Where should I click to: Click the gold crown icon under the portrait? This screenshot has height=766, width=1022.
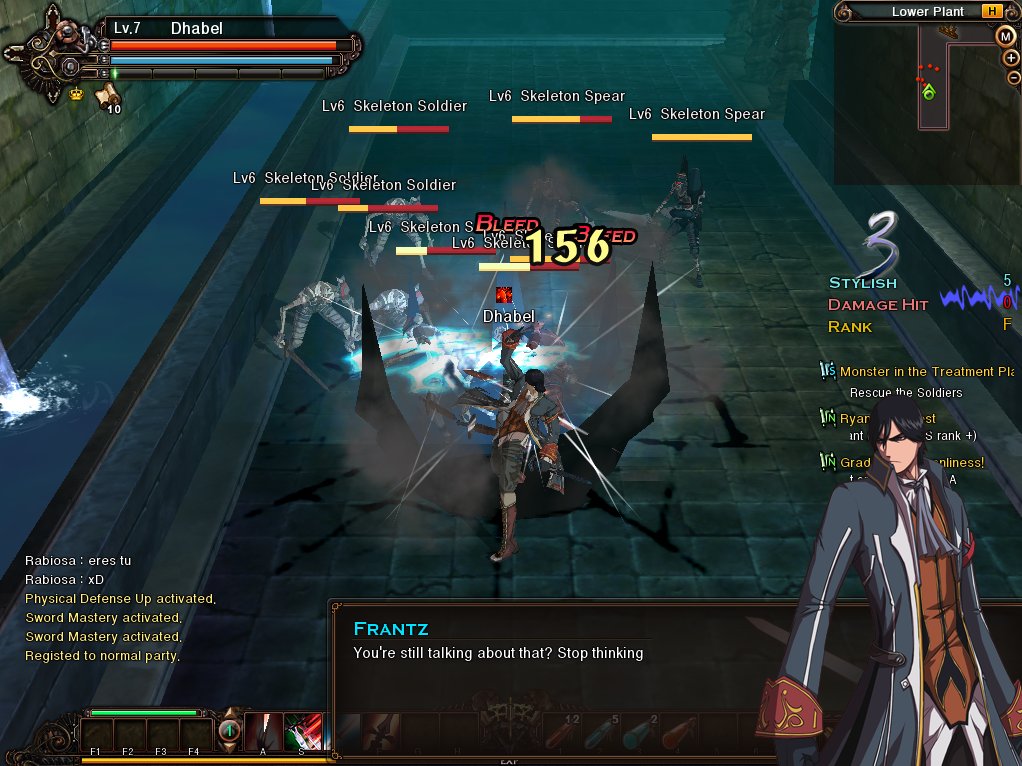click(76, 94)
